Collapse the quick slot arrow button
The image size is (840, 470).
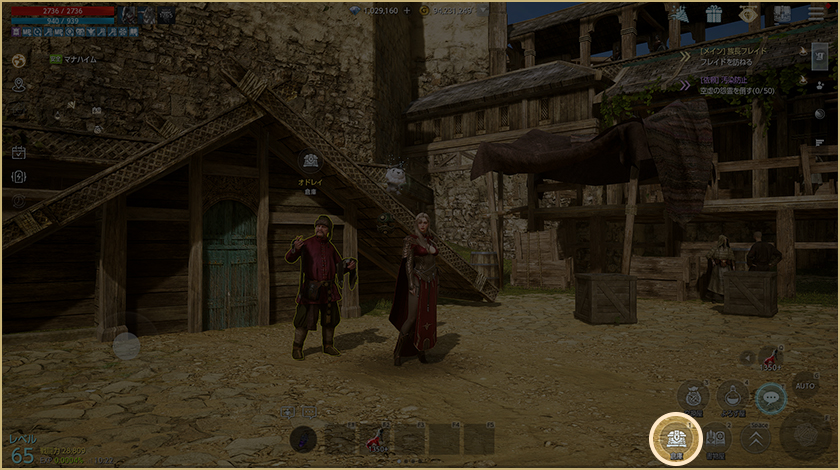[745, 357]
